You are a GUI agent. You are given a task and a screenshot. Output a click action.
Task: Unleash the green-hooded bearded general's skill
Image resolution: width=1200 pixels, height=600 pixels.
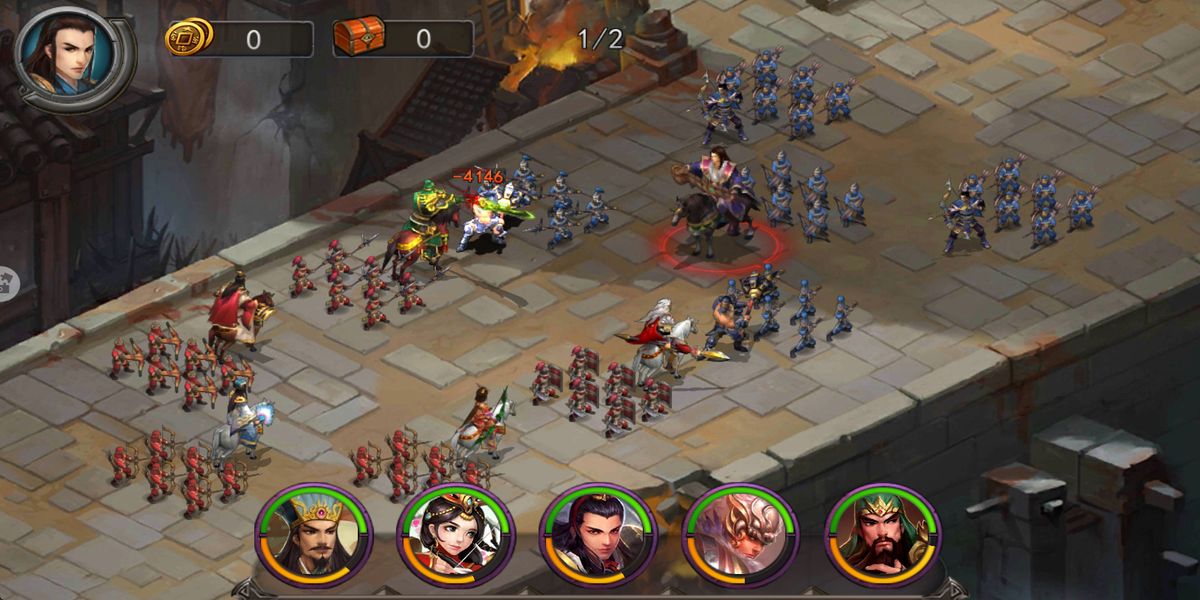(x=882, y=536)
